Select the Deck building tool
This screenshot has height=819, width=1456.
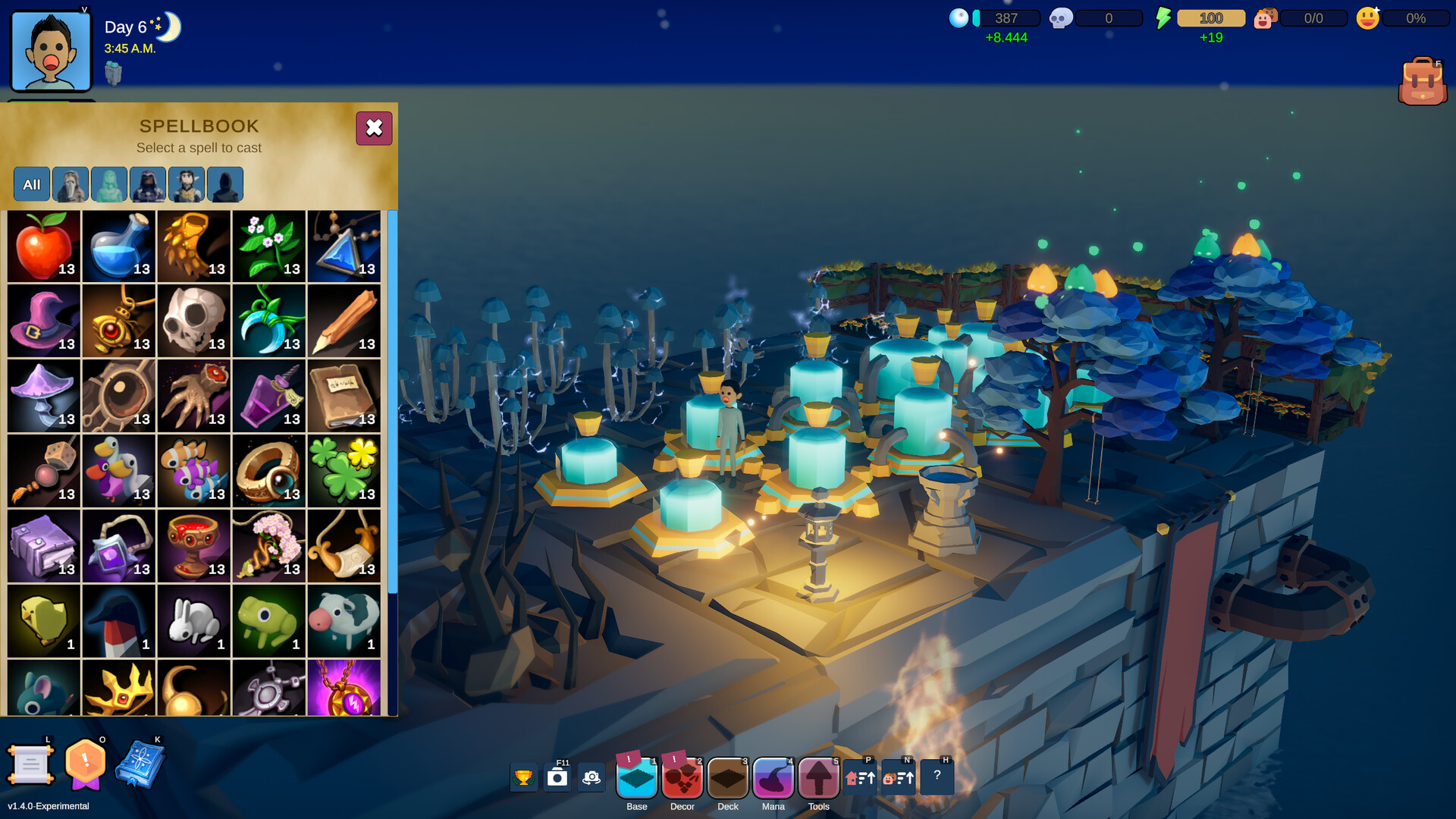tap(727, 777)
